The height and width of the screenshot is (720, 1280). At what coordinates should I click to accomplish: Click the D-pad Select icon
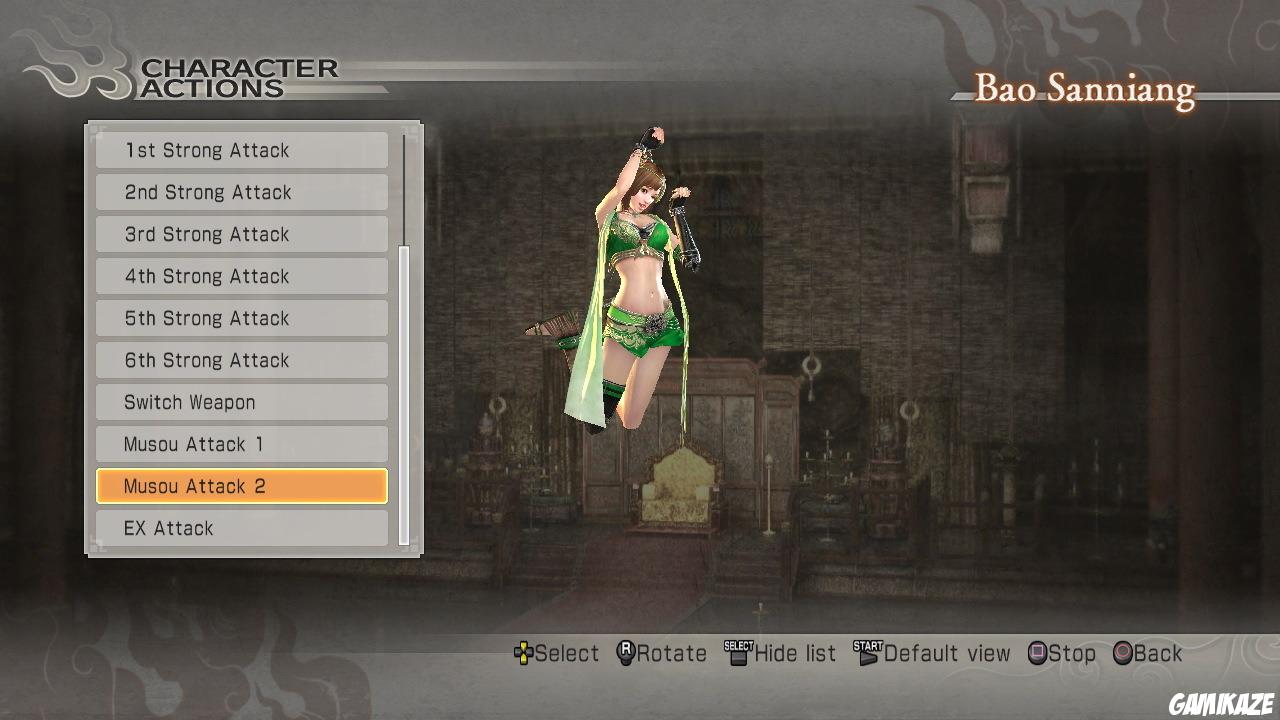tap(524, 653)
